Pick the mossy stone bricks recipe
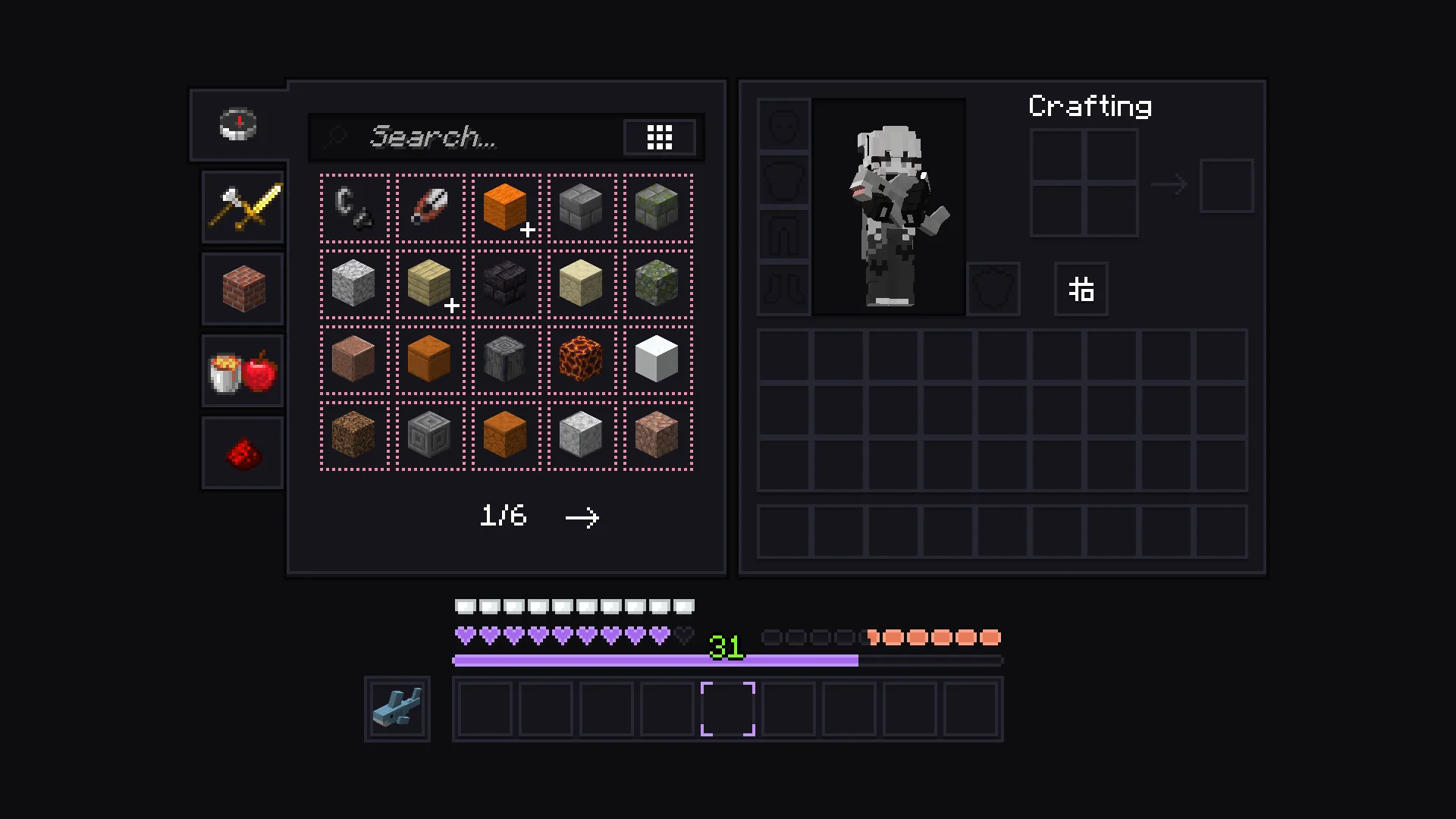1456x819 pixels. point(657,208)
